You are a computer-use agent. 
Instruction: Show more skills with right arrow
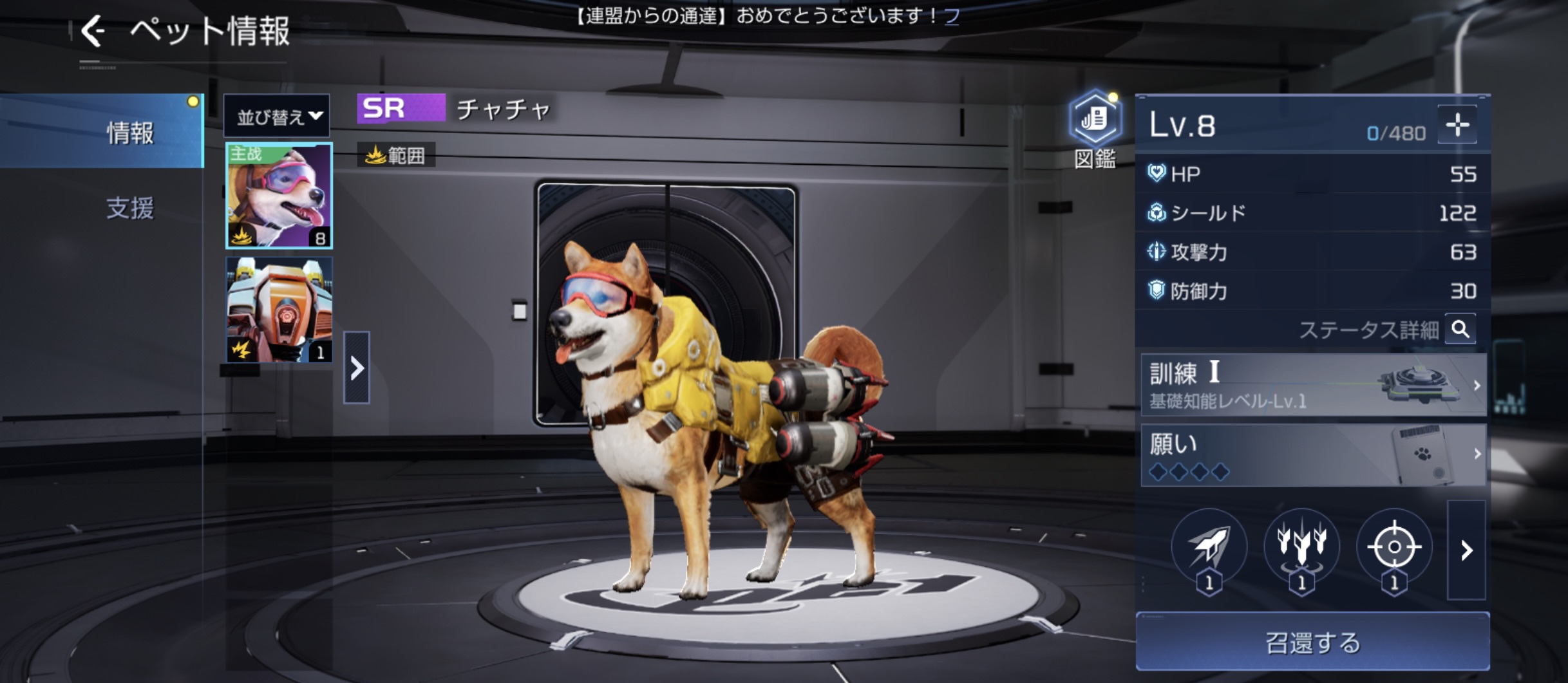point(1466,550)
